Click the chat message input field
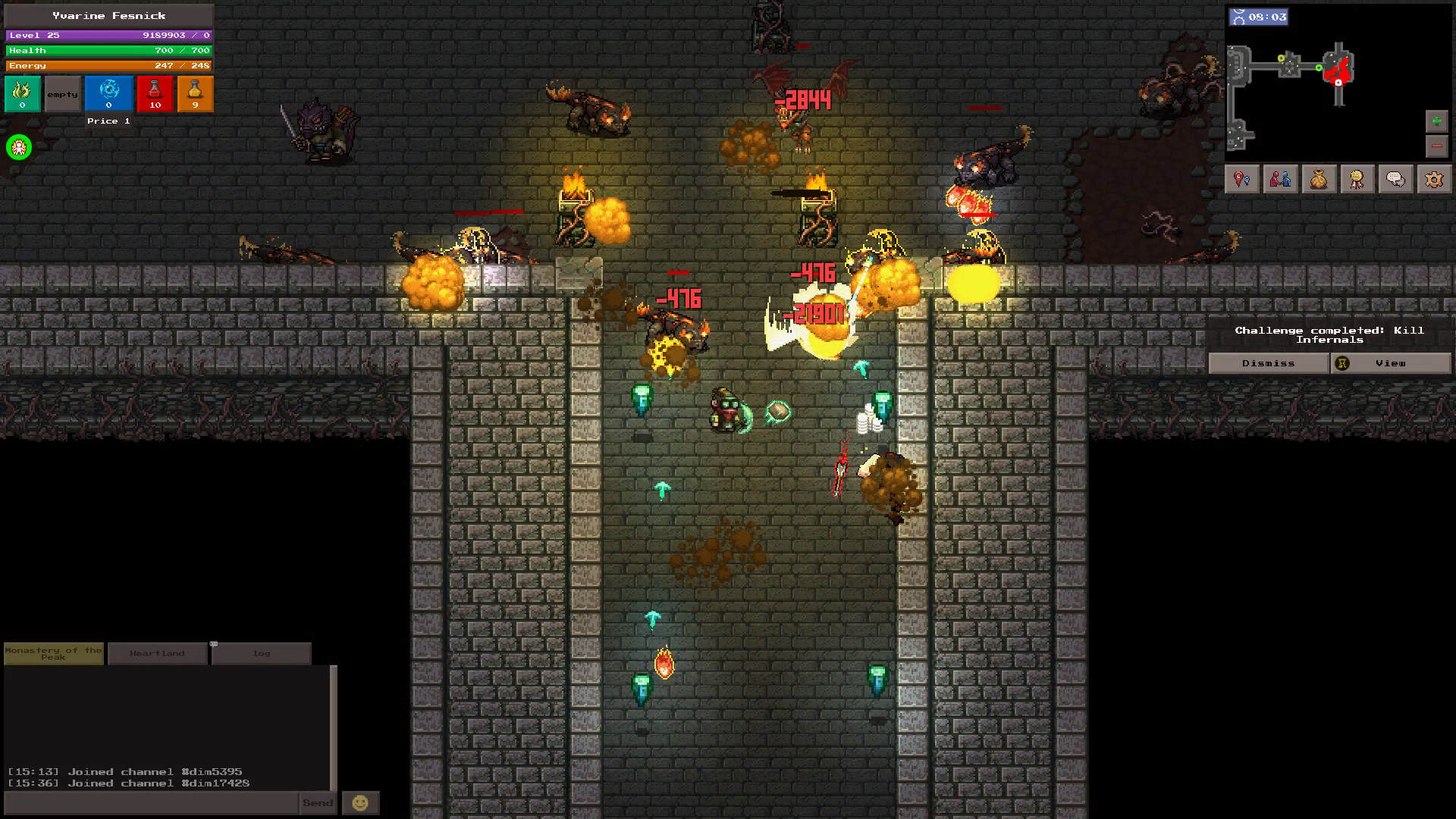Screen dimensions: 1456x819 pyautogui.click(x=148, y=803)
